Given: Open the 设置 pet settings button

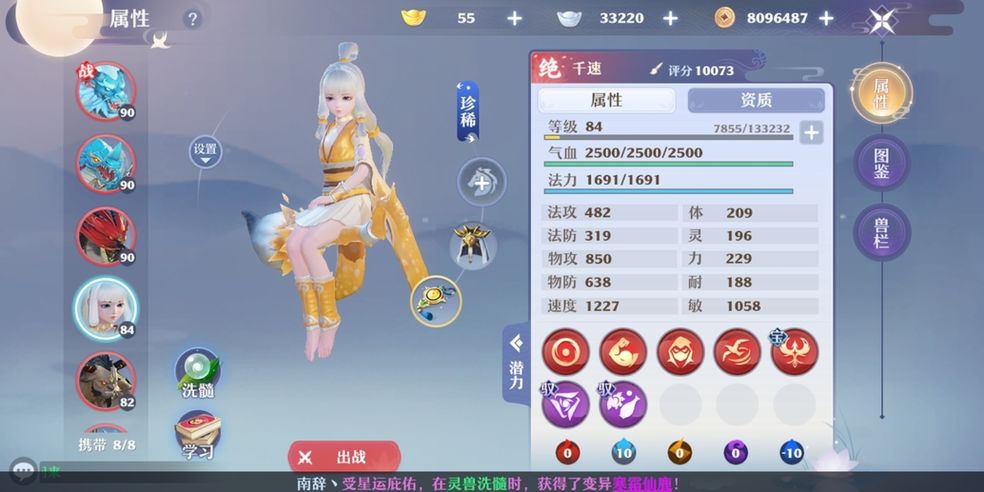Looking at the screenshot, I should pyautogui.click(x=205, y=150).
